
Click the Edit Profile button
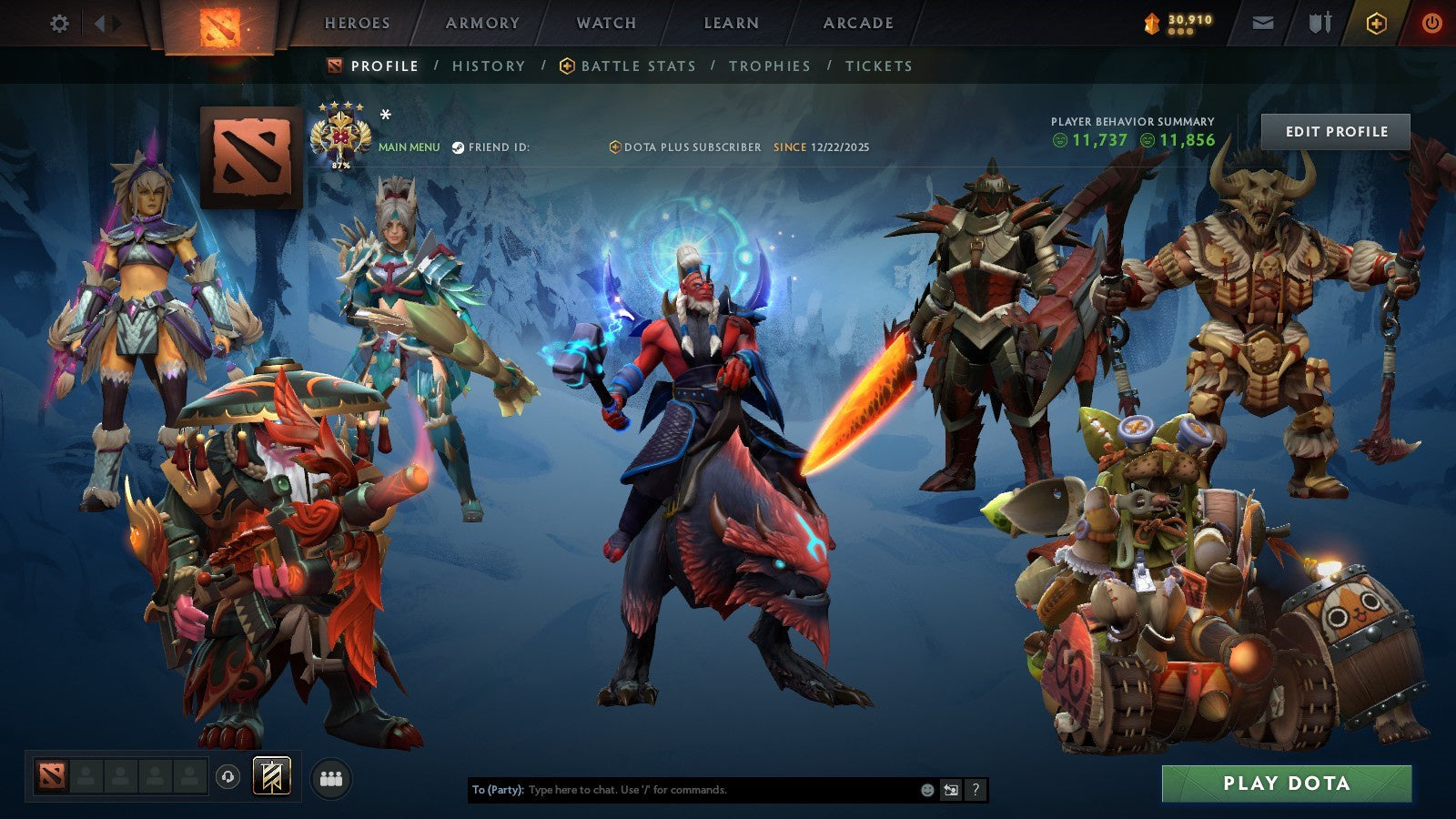click(1335, 131)
